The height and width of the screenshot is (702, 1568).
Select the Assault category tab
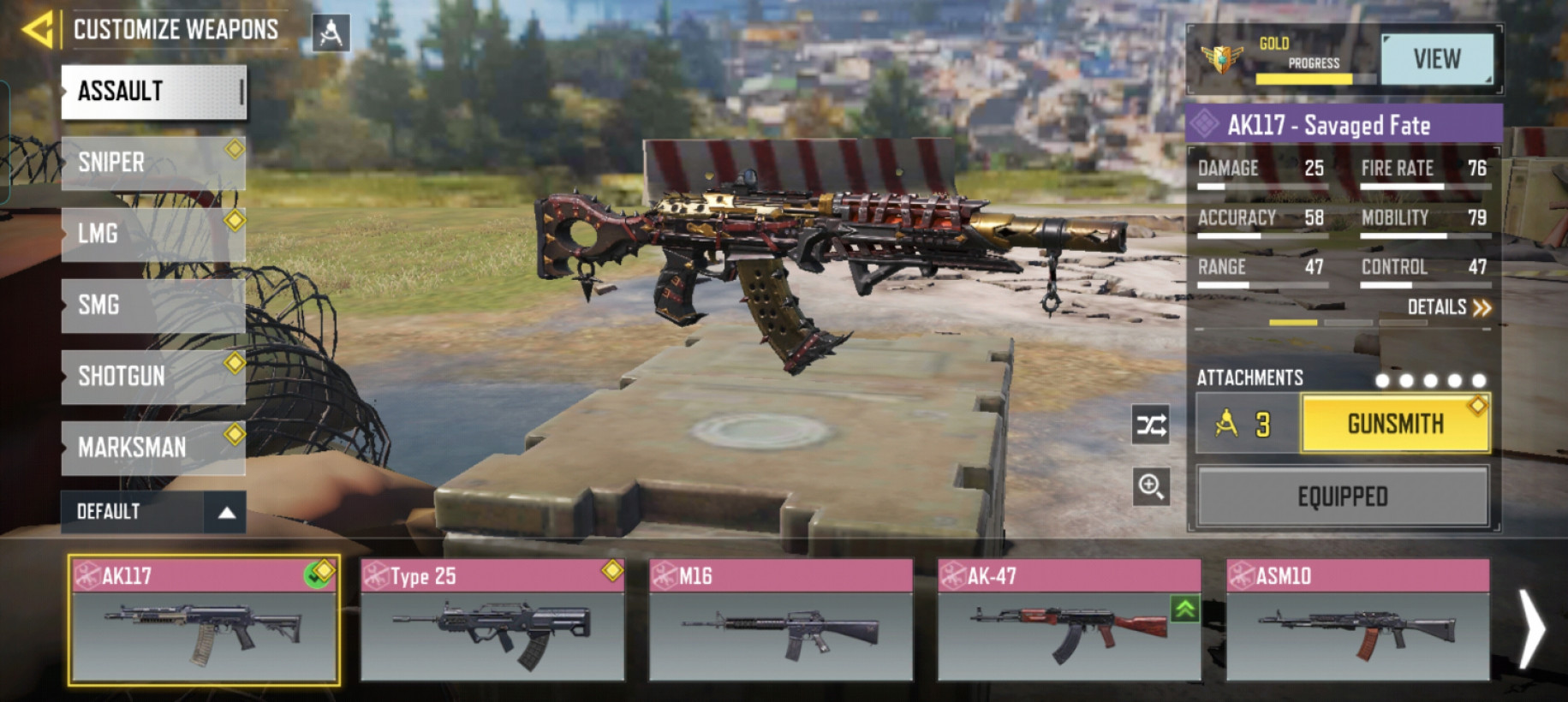153,92
